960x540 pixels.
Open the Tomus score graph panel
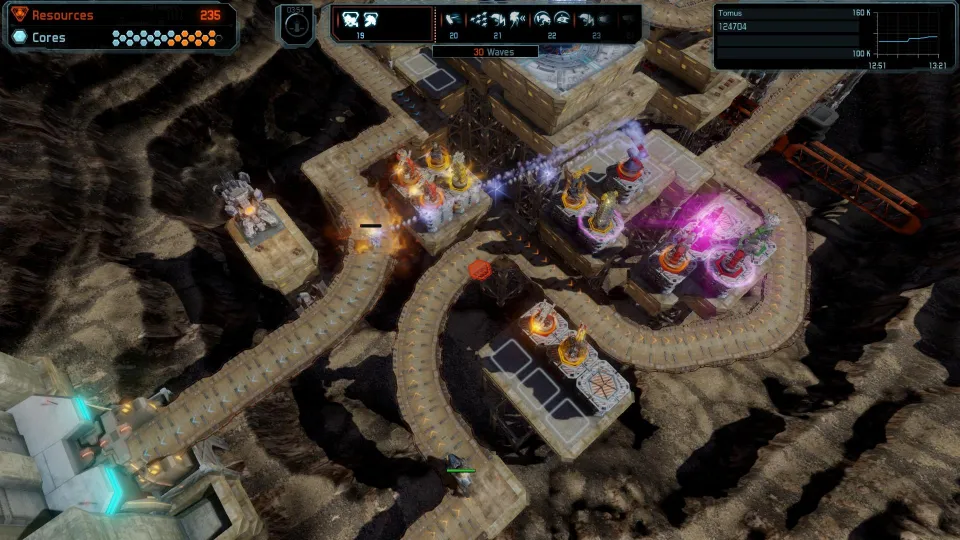coord(829,36)
